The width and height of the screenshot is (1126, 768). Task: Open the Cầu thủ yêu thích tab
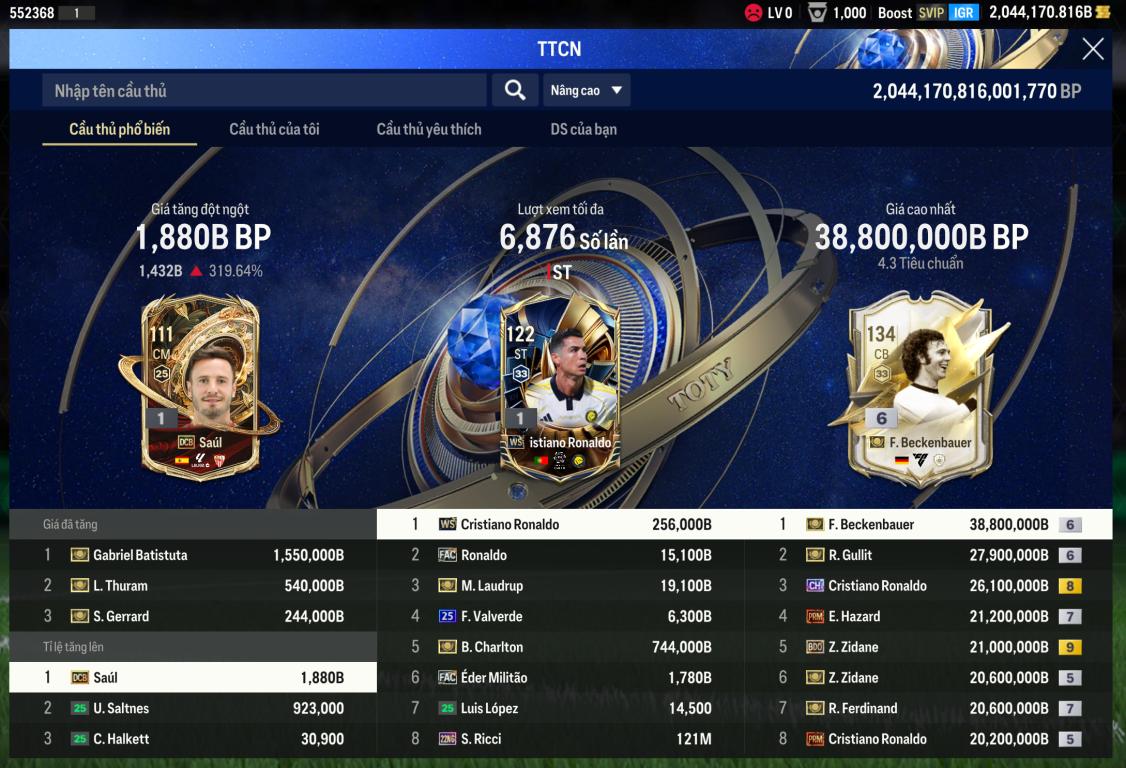pyautogui.click(x=429, y=129)
